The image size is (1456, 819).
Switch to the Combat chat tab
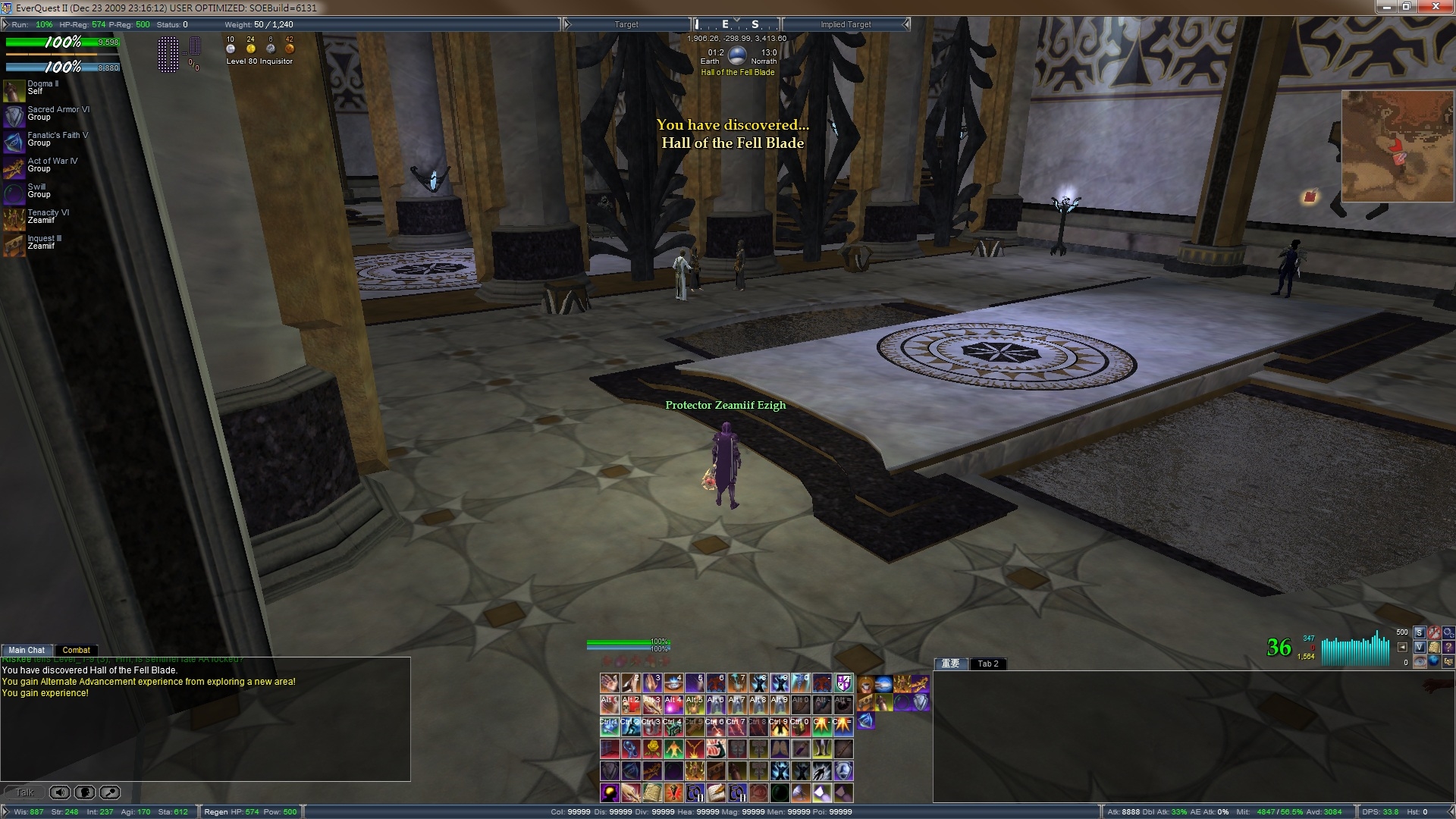[x=76, y=650]
